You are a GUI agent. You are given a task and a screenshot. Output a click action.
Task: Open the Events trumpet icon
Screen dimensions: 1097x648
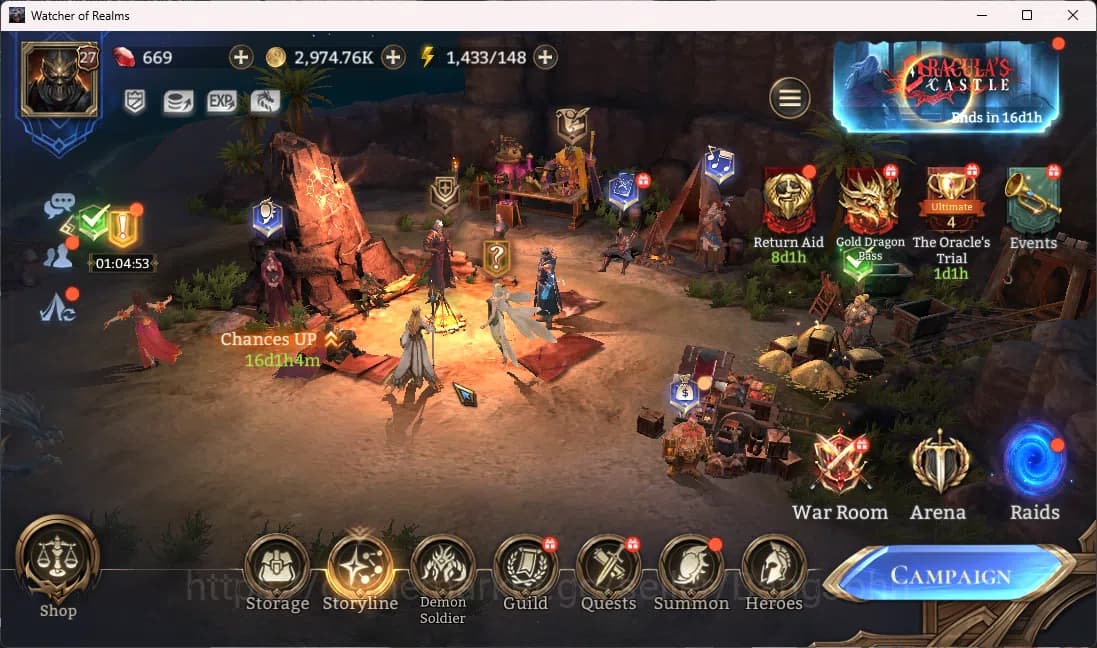pos(1033,202)
